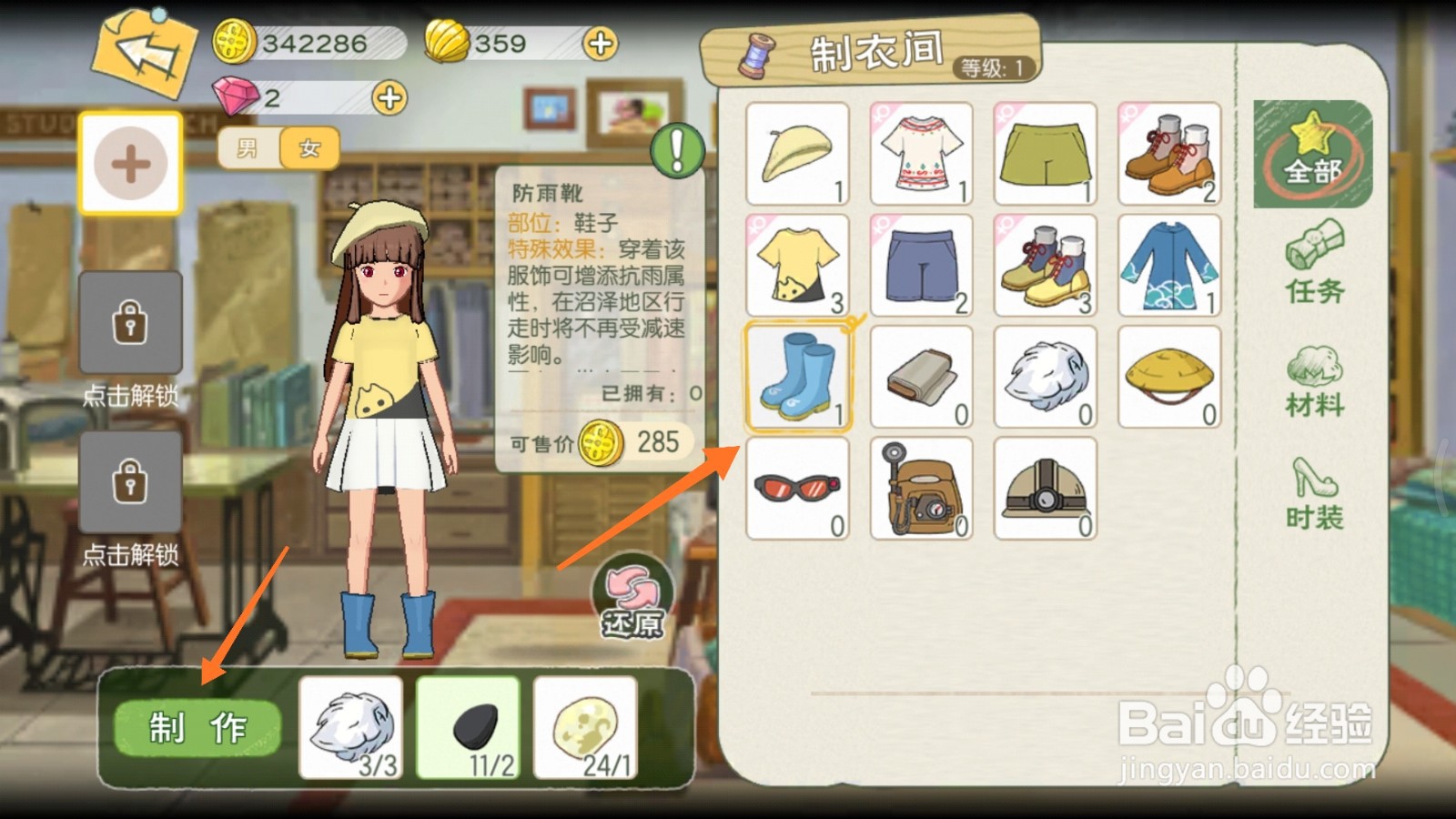Switch gender to 女
The height and width of the screenshot is (819, 1456).
[x=308, y=148]
